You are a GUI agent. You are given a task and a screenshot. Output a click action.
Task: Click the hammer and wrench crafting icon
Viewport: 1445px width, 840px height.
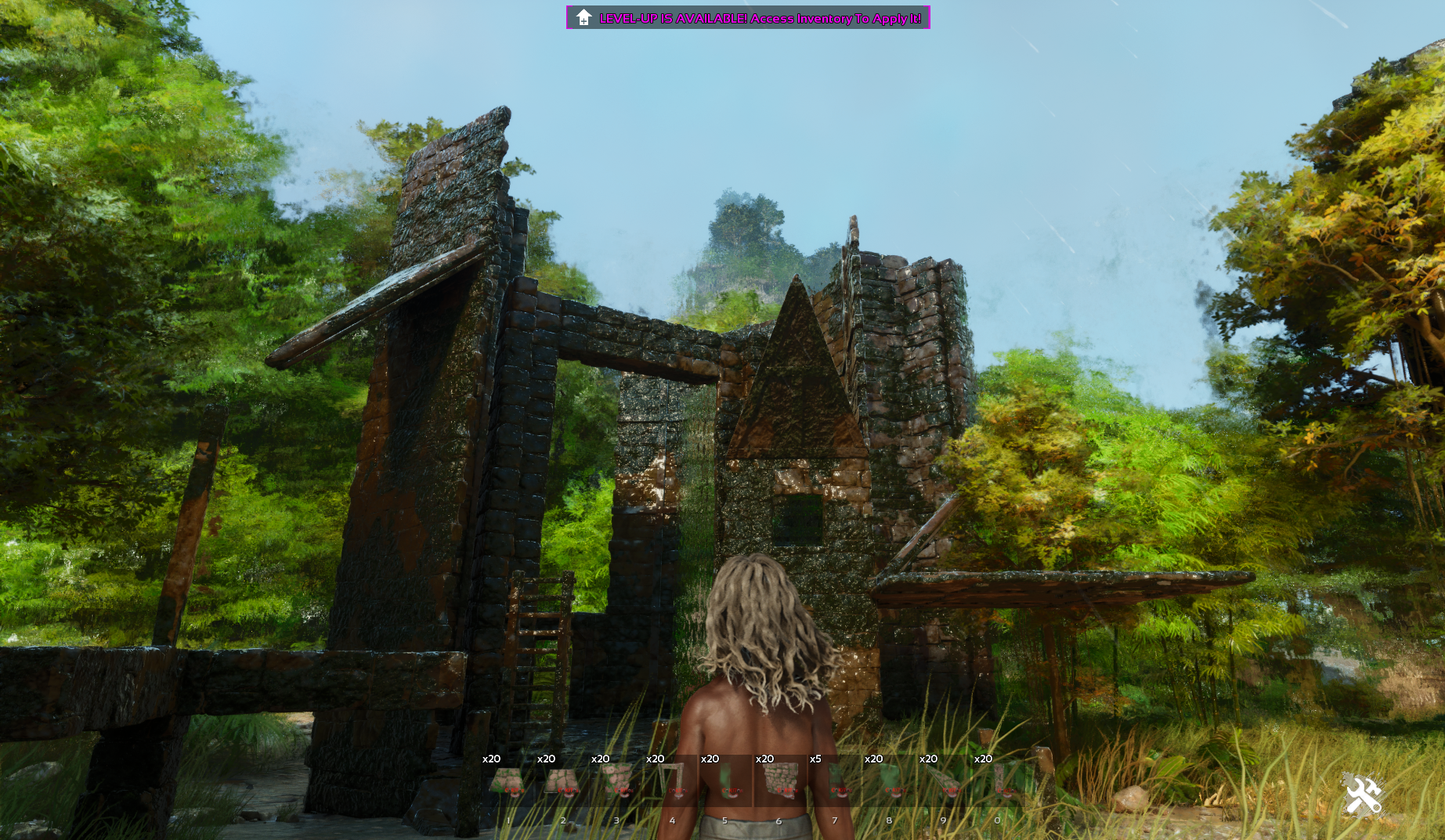[1363, 796]
